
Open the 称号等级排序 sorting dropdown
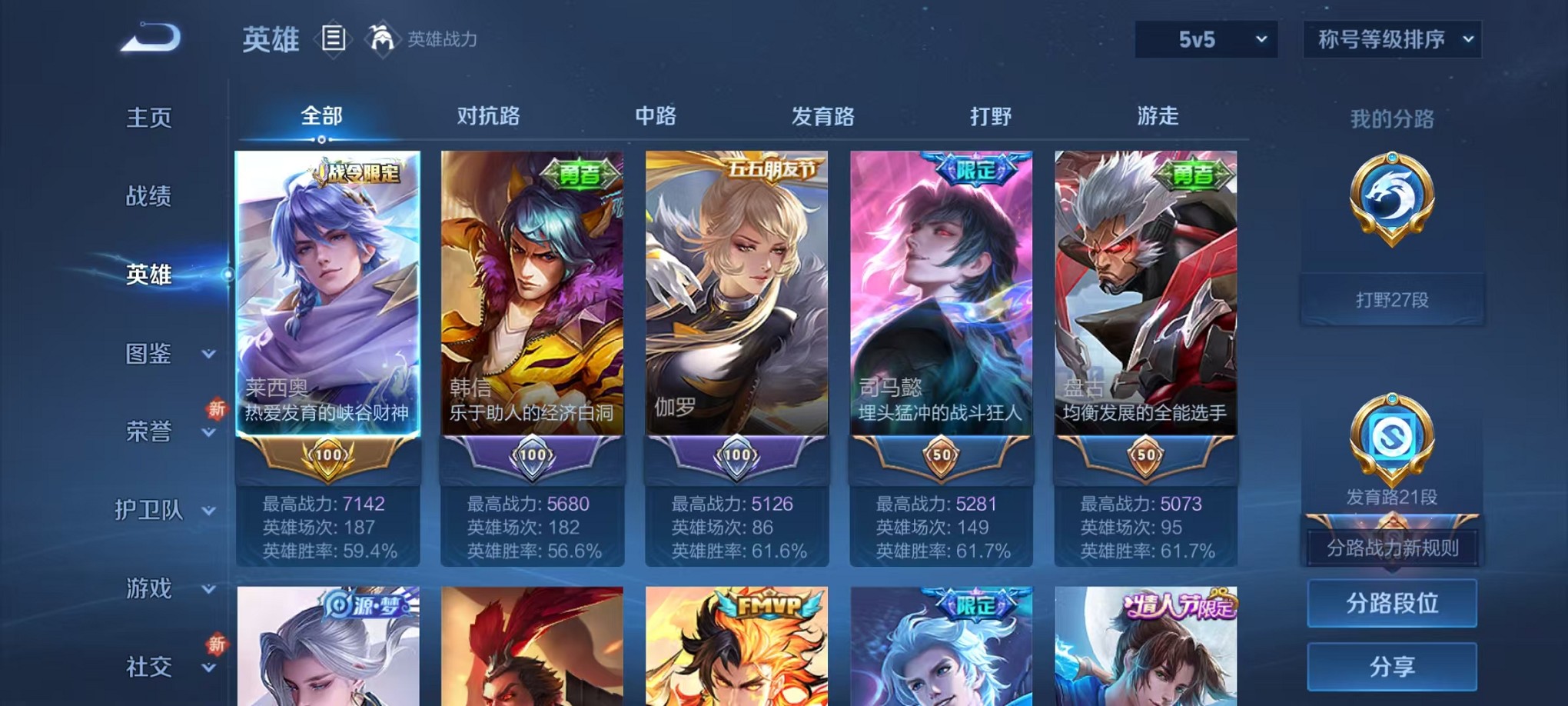(x=1391, y=39)
